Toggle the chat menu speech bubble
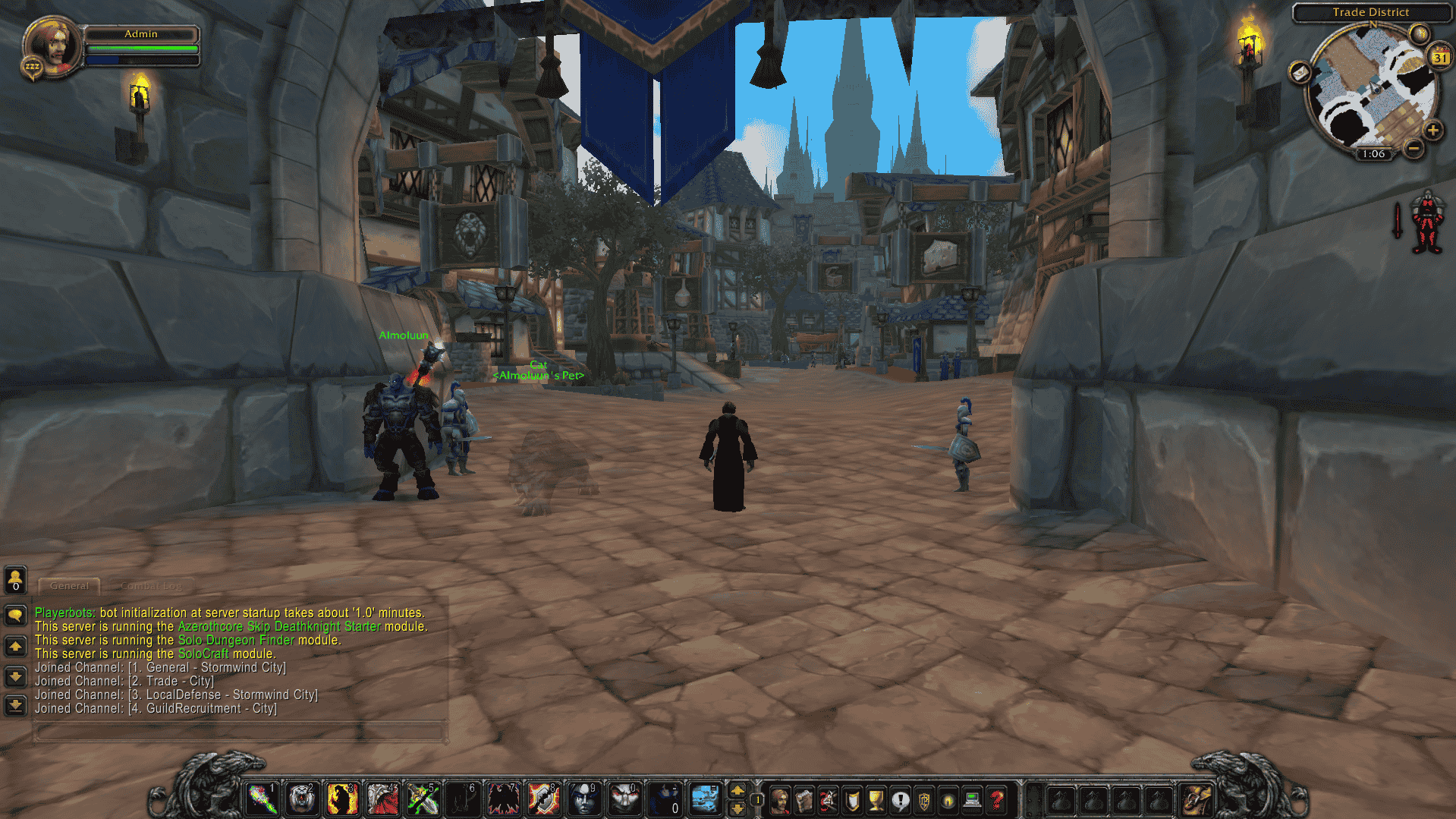 pyautogui.click(x=15, y=616)
